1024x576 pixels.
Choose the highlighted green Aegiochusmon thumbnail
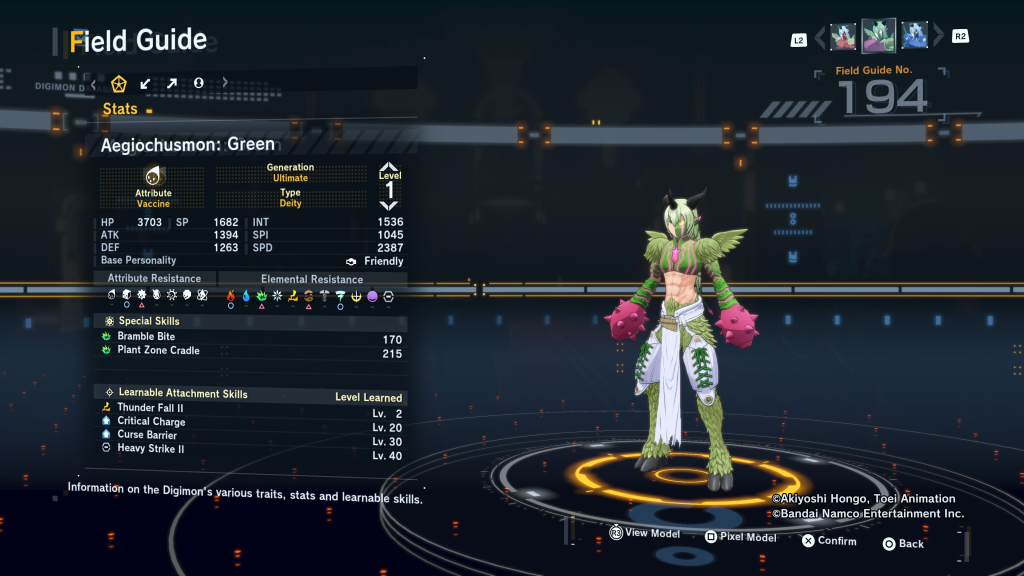click(879, 36)
